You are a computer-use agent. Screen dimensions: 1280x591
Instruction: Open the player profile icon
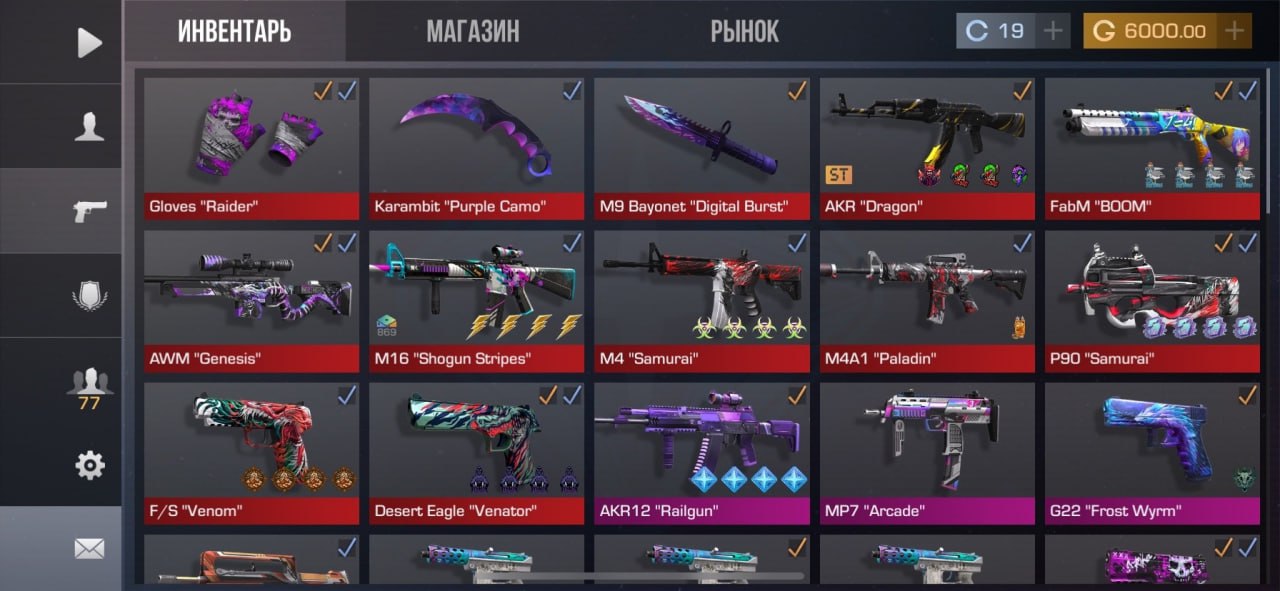89,127
